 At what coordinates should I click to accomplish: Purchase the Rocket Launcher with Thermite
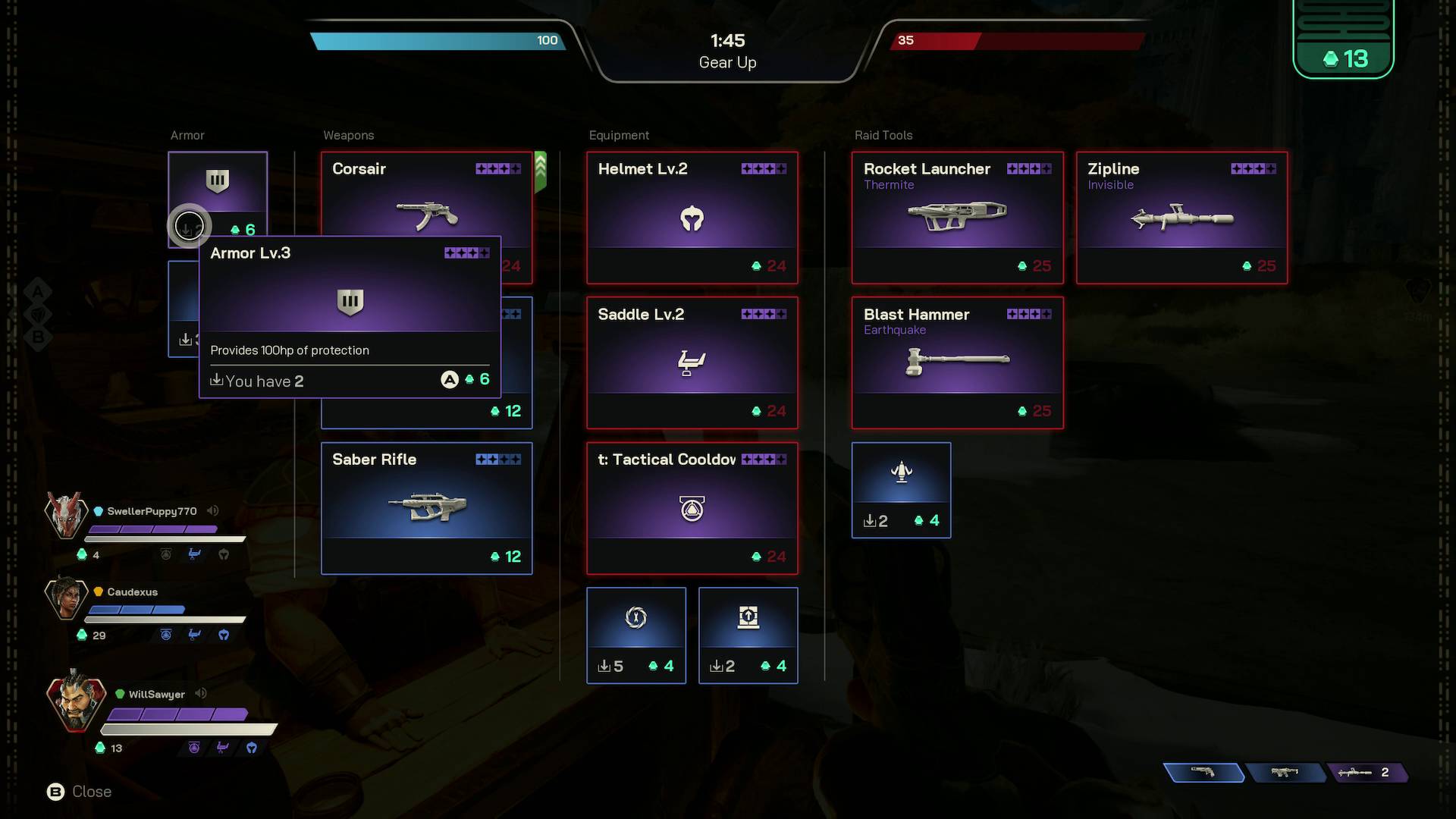point(957,218)
